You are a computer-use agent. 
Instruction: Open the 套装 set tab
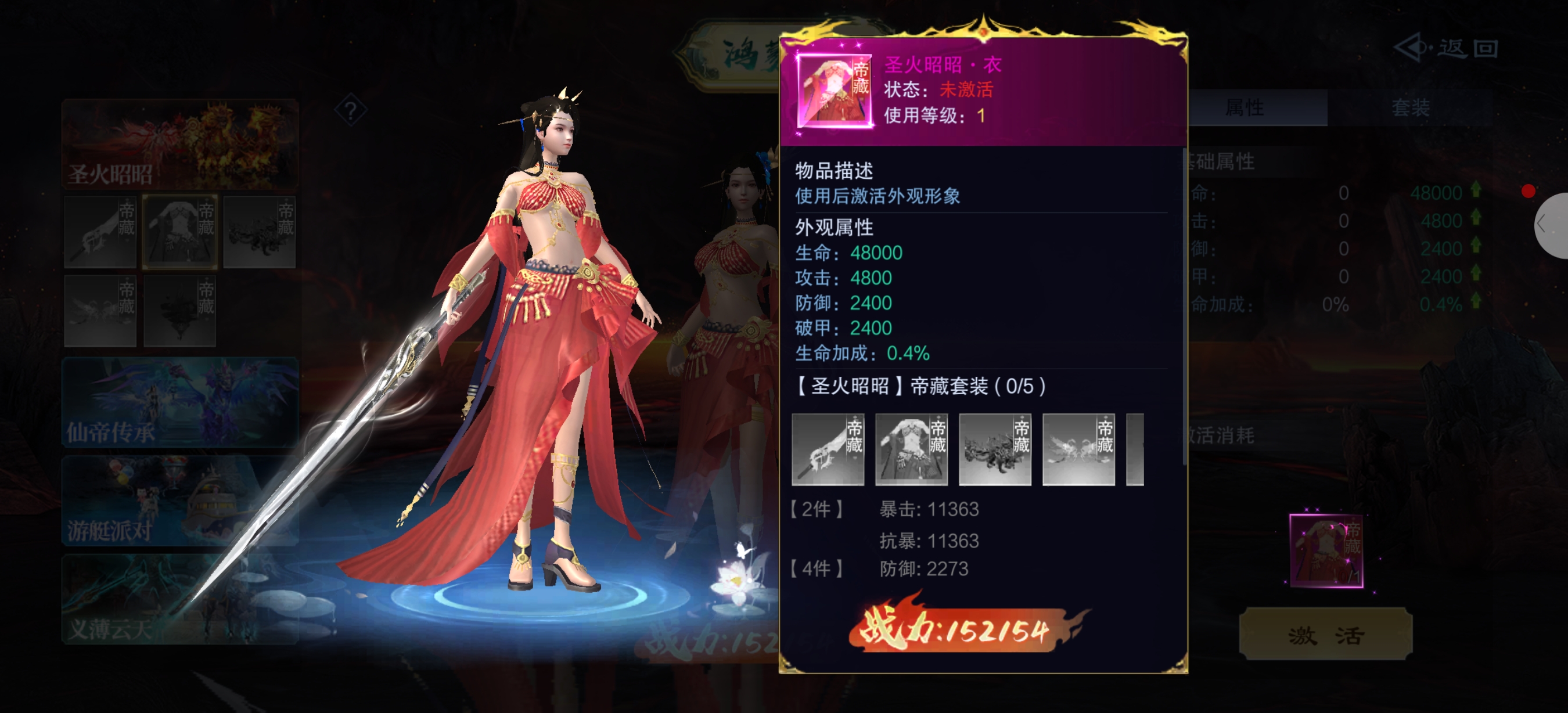click(1409, 107)
